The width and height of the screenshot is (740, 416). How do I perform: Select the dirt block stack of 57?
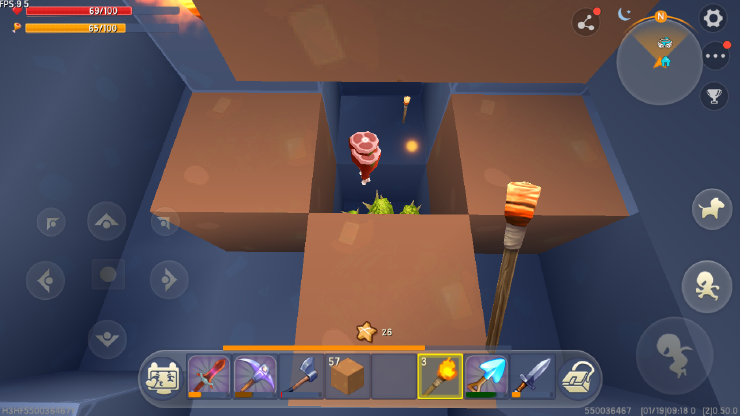click(347, 376)
